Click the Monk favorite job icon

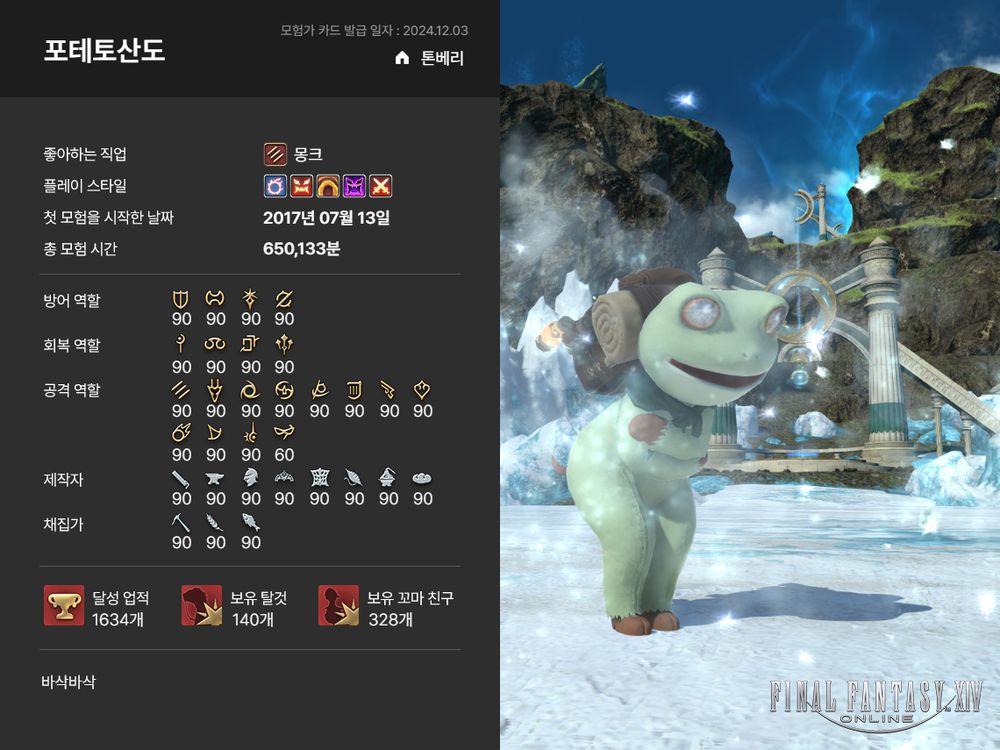point(275,154)
